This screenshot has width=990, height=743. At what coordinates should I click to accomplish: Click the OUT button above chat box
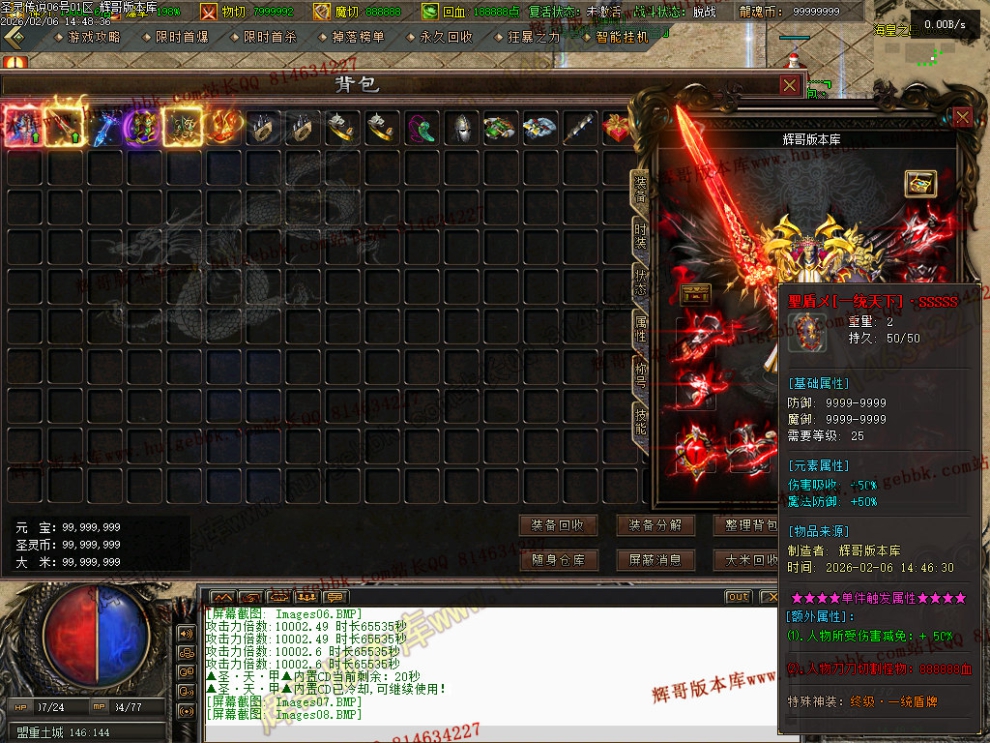tap(738, 597)
